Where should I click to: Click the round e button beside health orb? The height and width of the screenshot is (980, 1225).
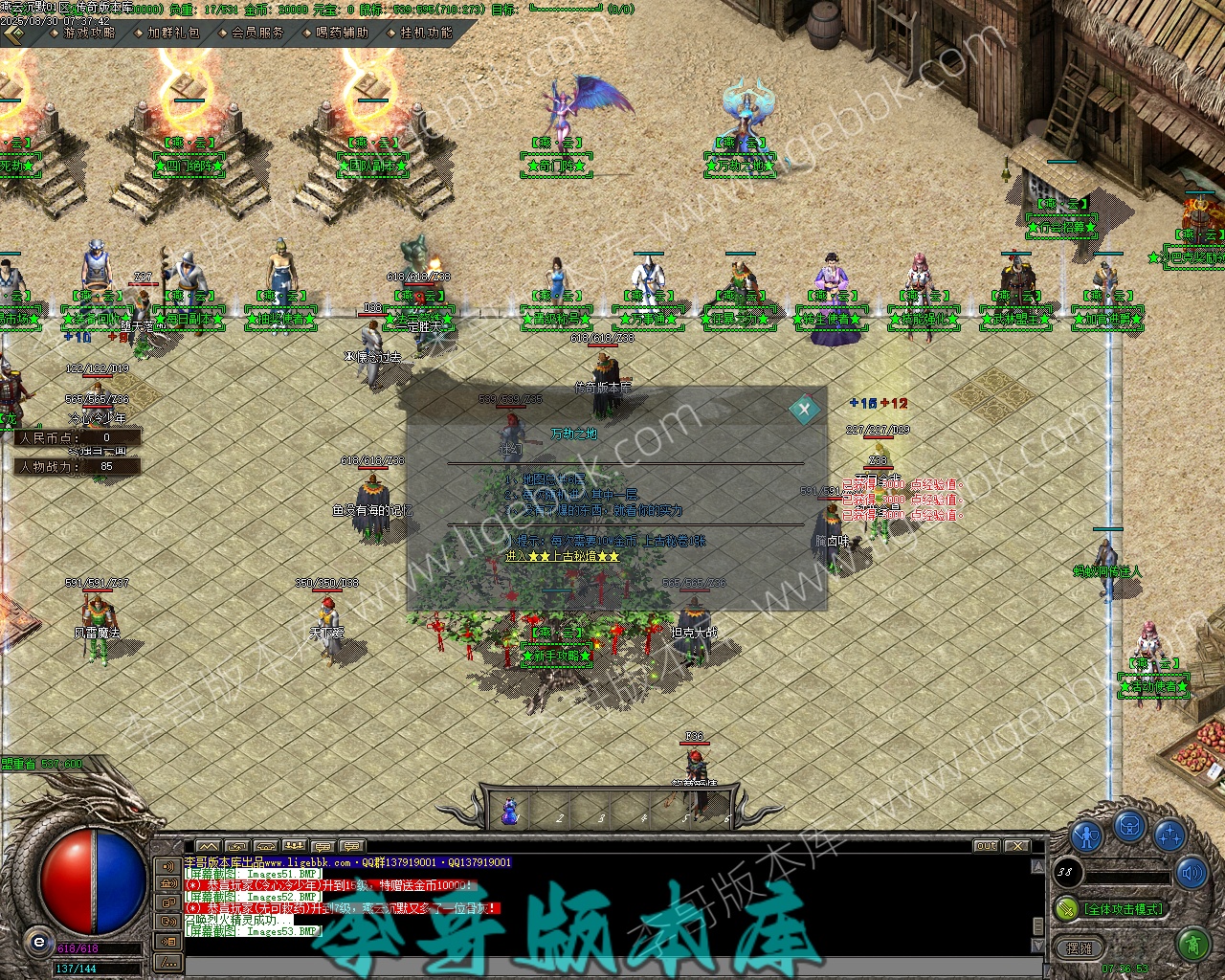coord(38,942)
